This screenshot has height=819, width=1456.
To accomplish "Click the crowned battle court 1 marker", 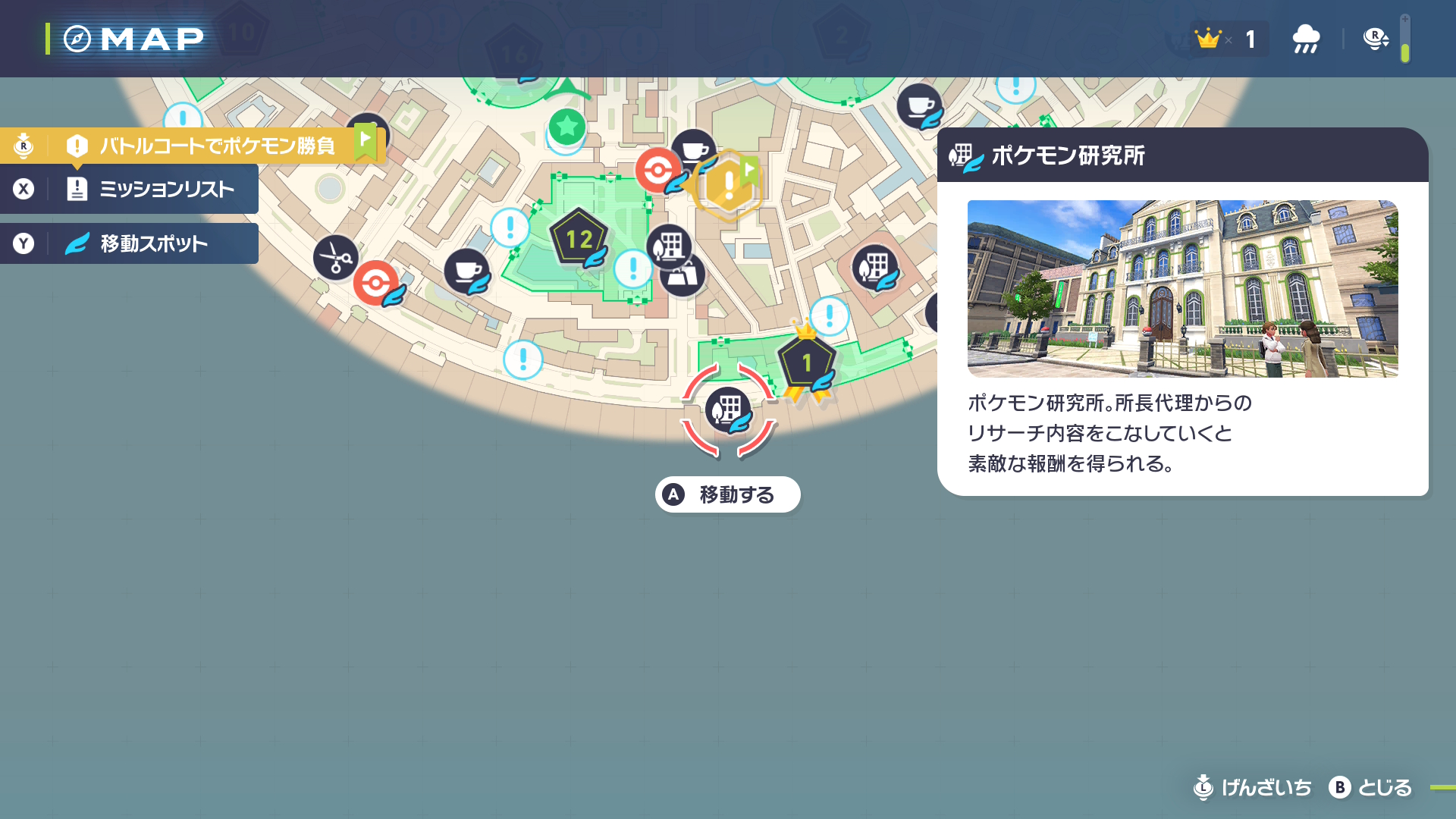I will point(806,359).
